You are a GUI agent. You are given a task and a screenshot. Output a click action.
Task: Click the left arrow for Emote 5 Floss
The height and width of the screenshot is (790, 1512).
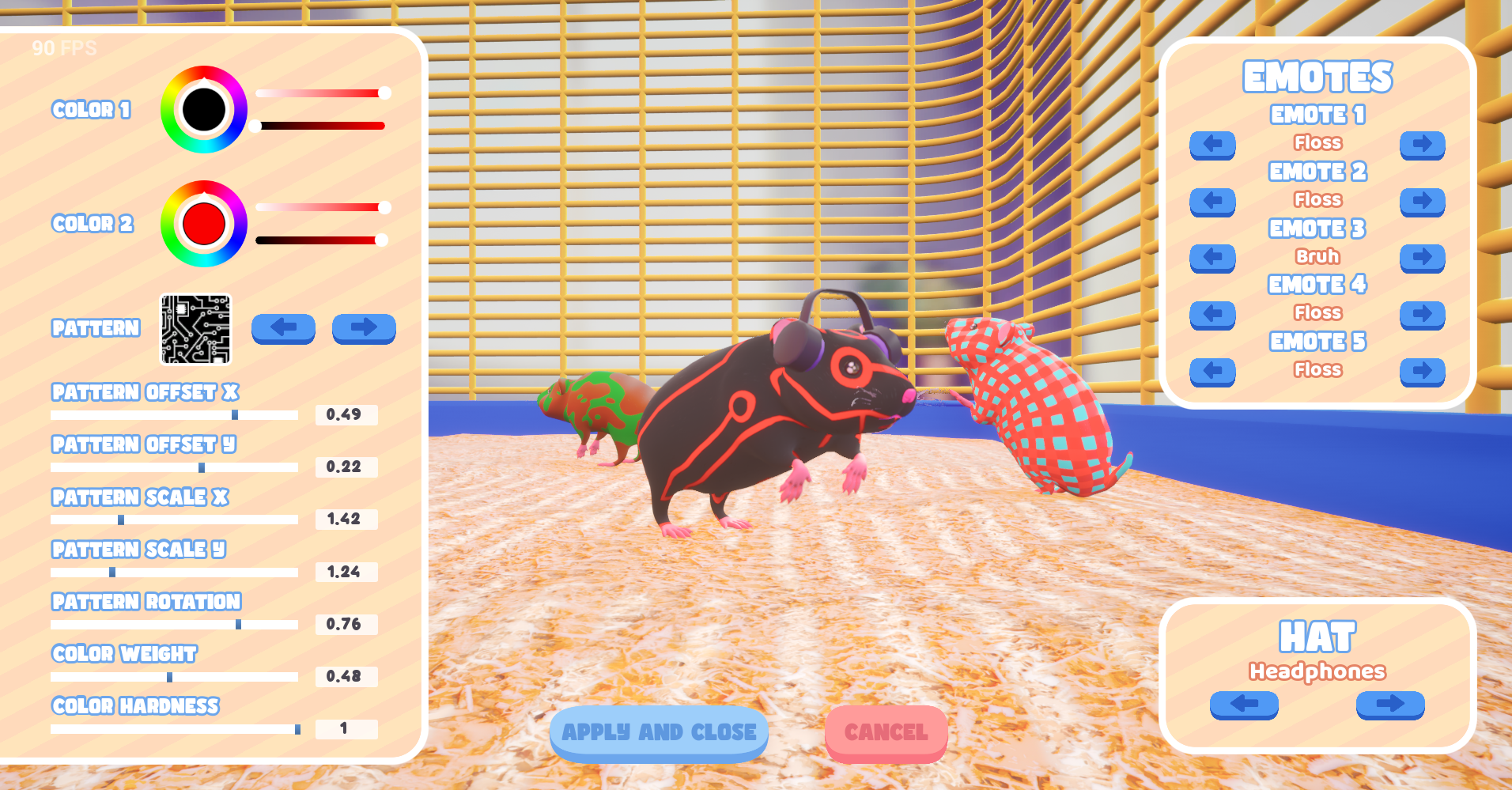coord(1212,371)
